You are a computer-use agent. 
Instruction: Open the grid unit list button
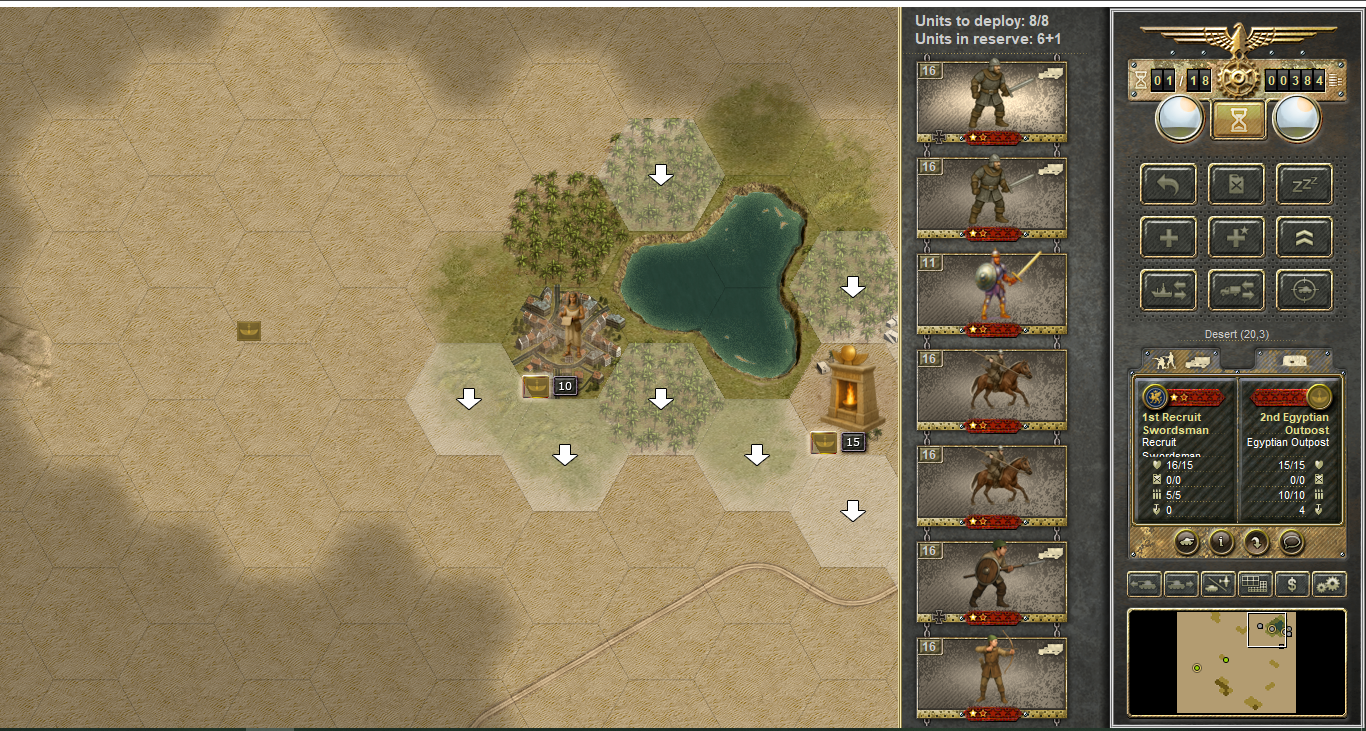click(x=1254, y=584)
